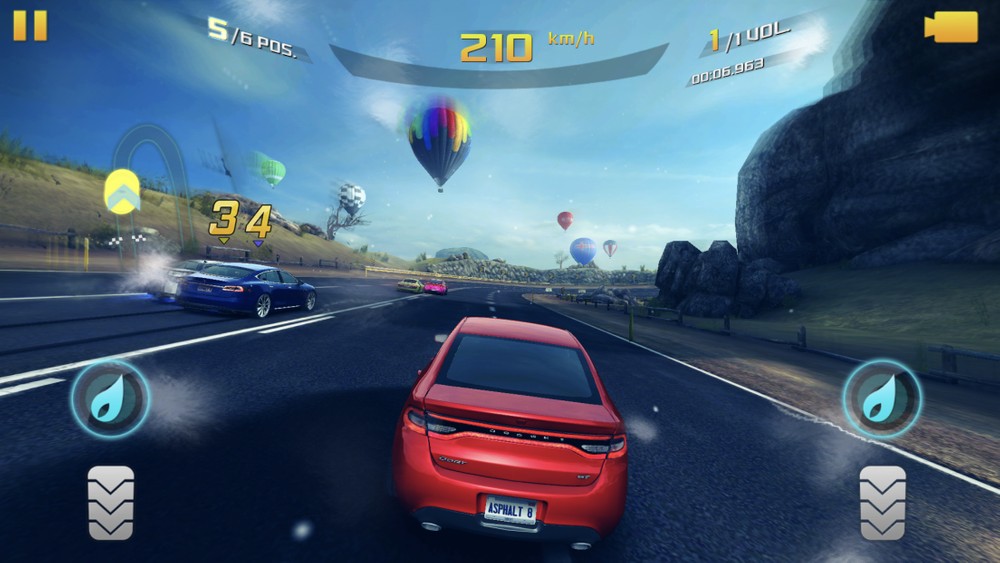
Task: Pause the race with the pause button
Action: click(30, 26)
